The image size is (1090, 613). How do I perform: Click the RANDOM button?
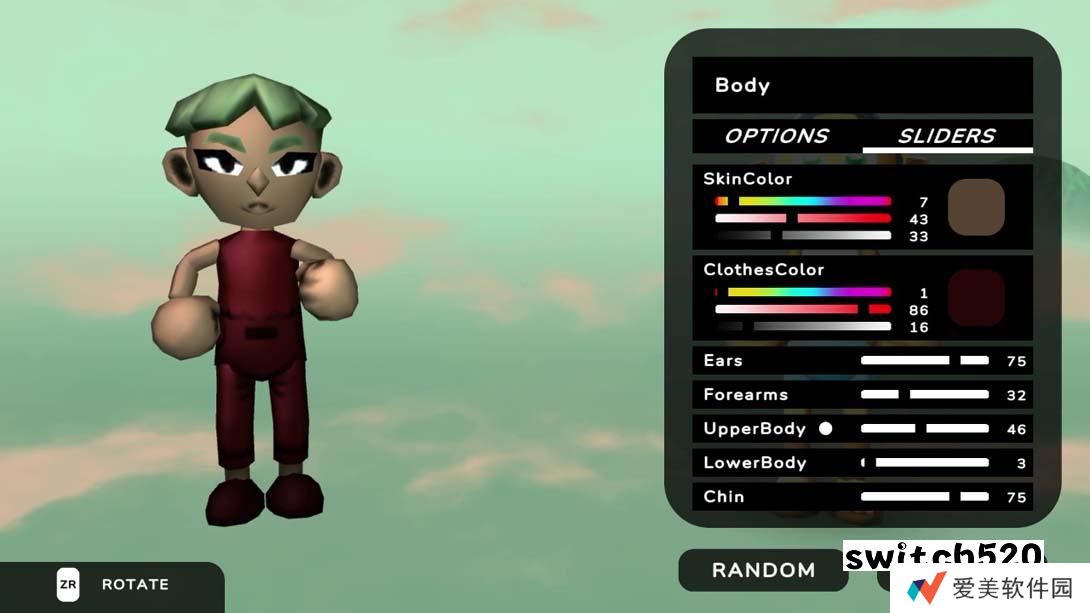[x=763, y=570]
